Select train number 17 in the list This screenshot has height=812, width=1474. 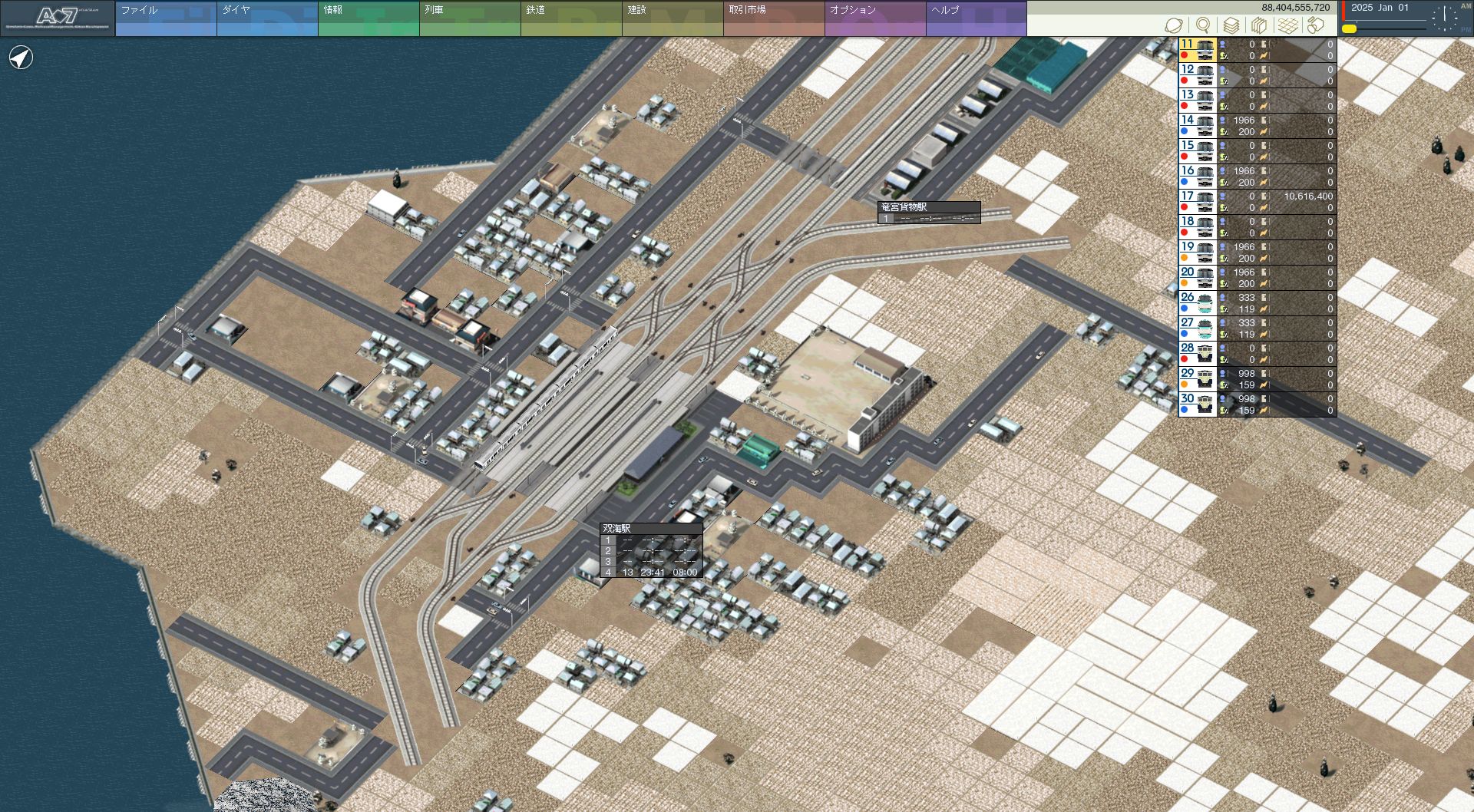click(x=1197, y=202)
